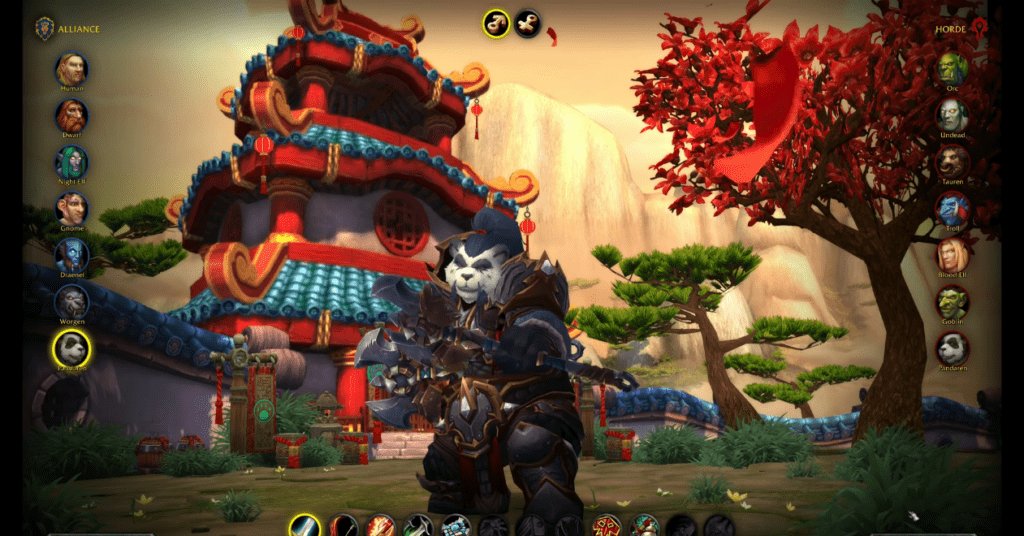The height and width of the screenshot is (536, 1024).
Task: Choose the Draenei race
Action: [71, 255]
